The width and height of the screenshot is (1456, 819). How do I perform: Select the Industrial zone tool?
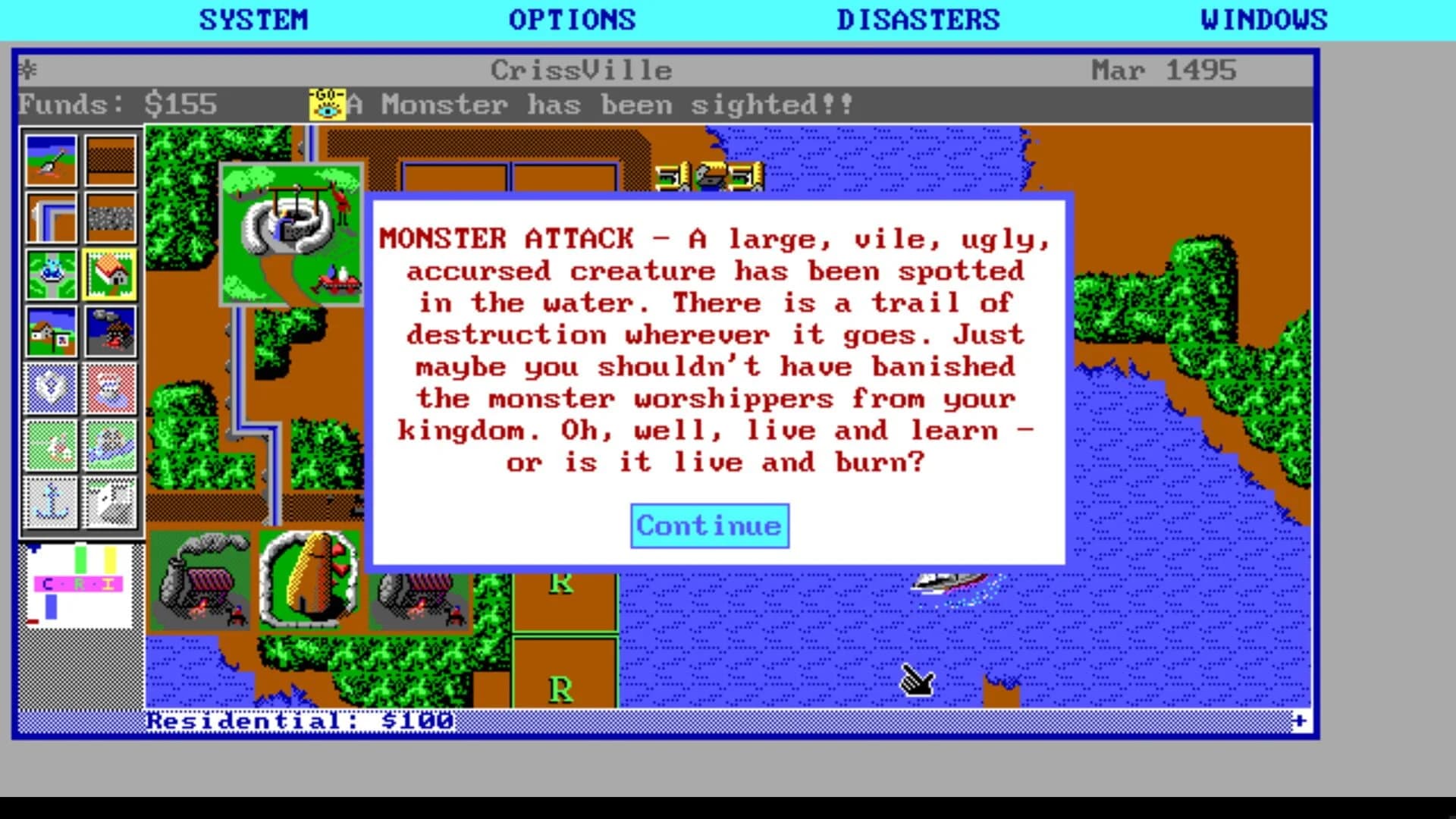click(x=111, y=331)
